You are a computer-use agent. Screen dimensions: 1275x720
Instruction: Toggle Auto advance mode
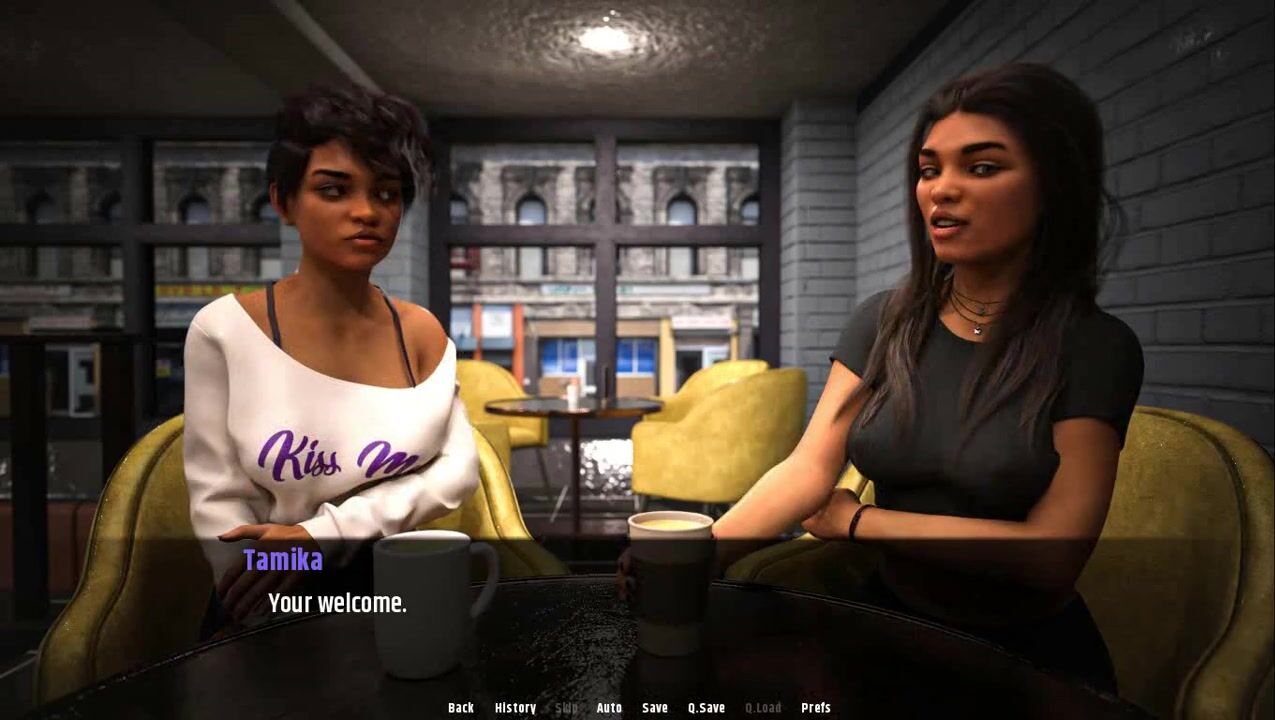609,708
